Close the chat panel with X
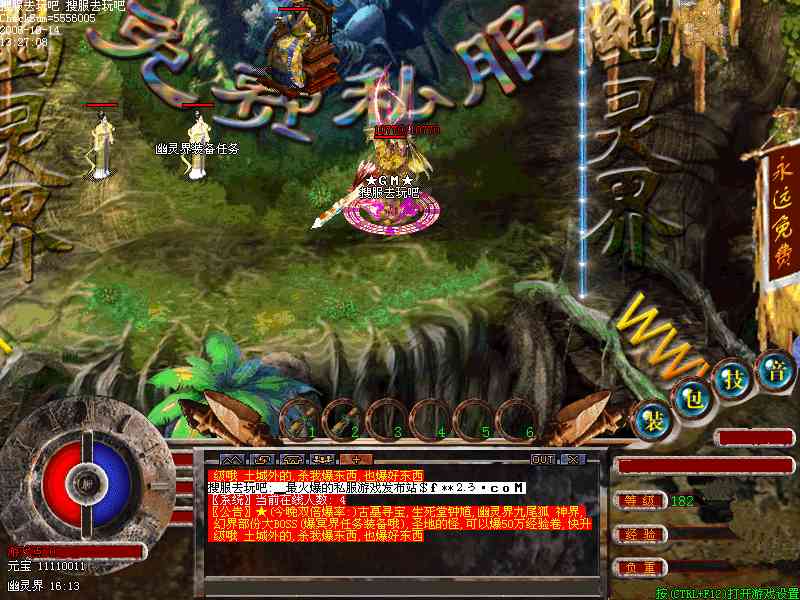This screenshot has width=800, height=600. [x=572, y=459]
